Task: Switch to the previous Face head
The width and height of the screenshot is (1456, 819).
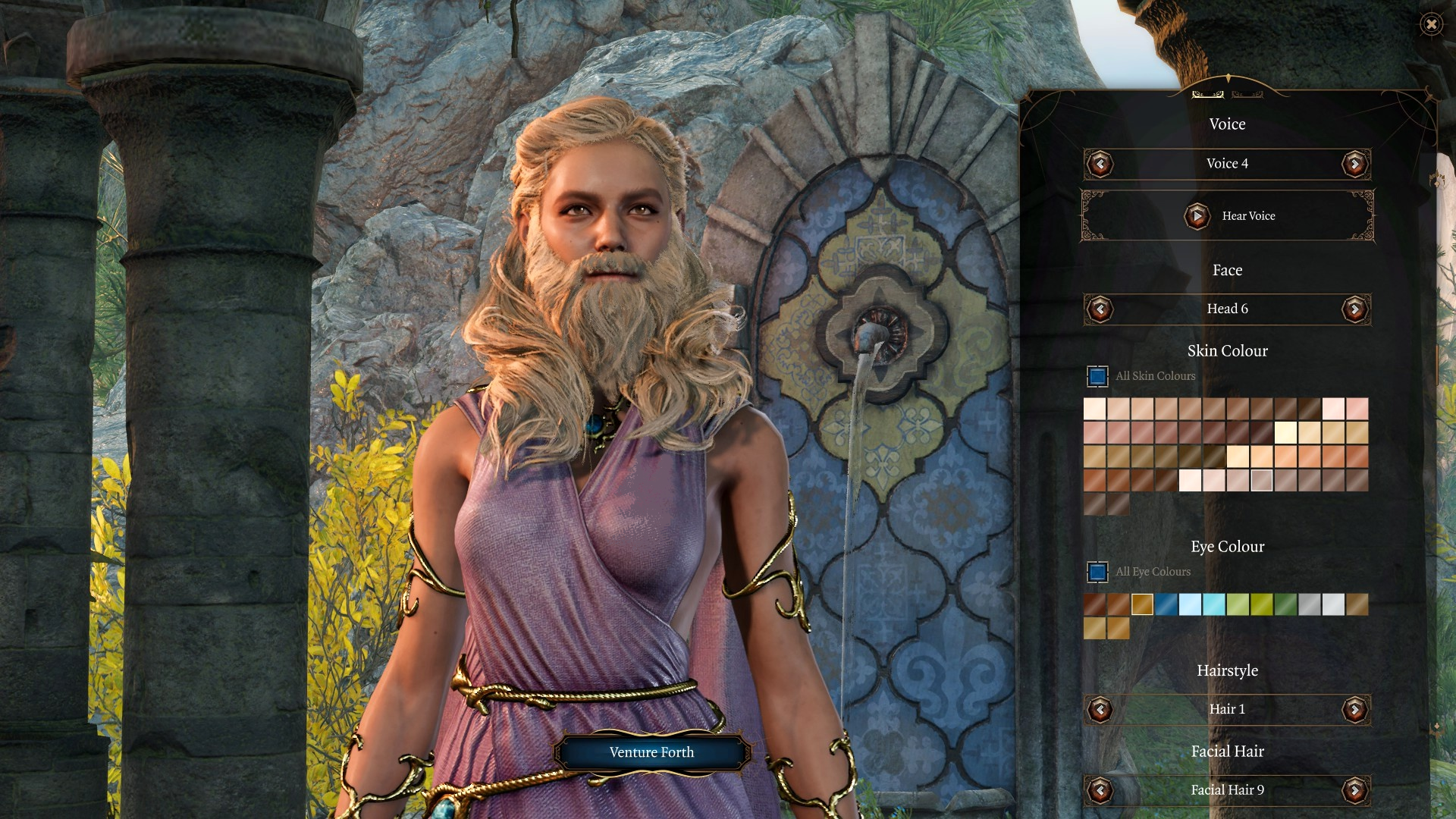Action: 1100,309
